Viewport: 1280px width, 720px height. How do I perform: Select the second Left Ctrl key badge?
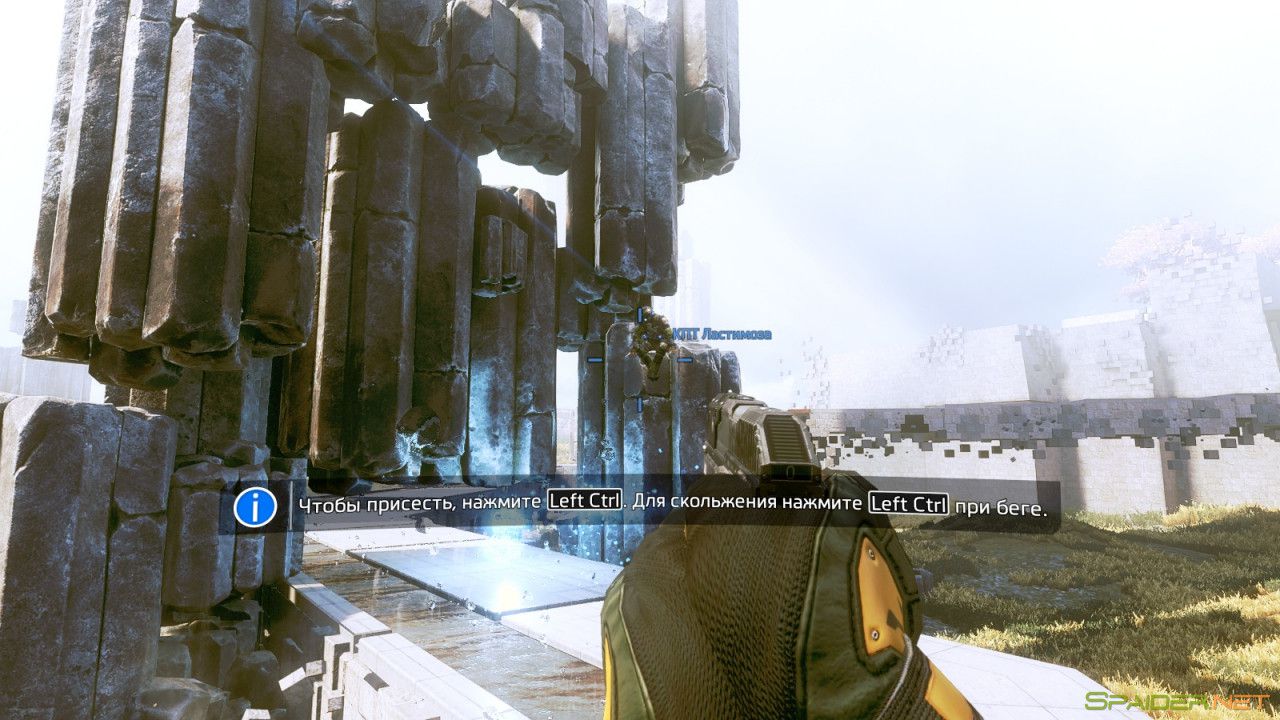pyautogui.click(x=907, y=504)
